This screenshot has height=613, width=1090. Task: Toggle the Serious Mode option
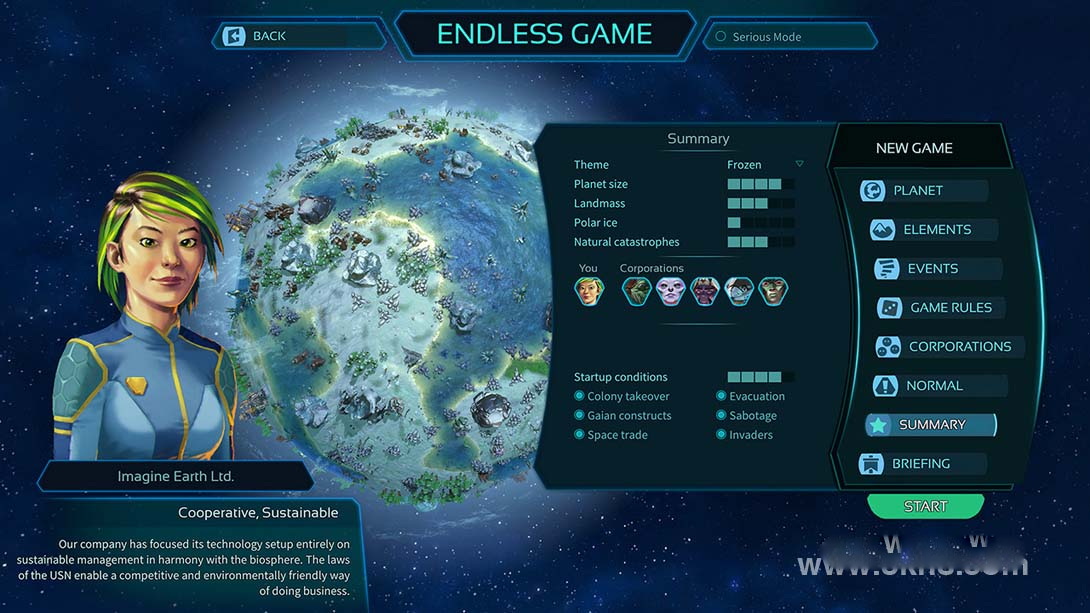[720, 37]
